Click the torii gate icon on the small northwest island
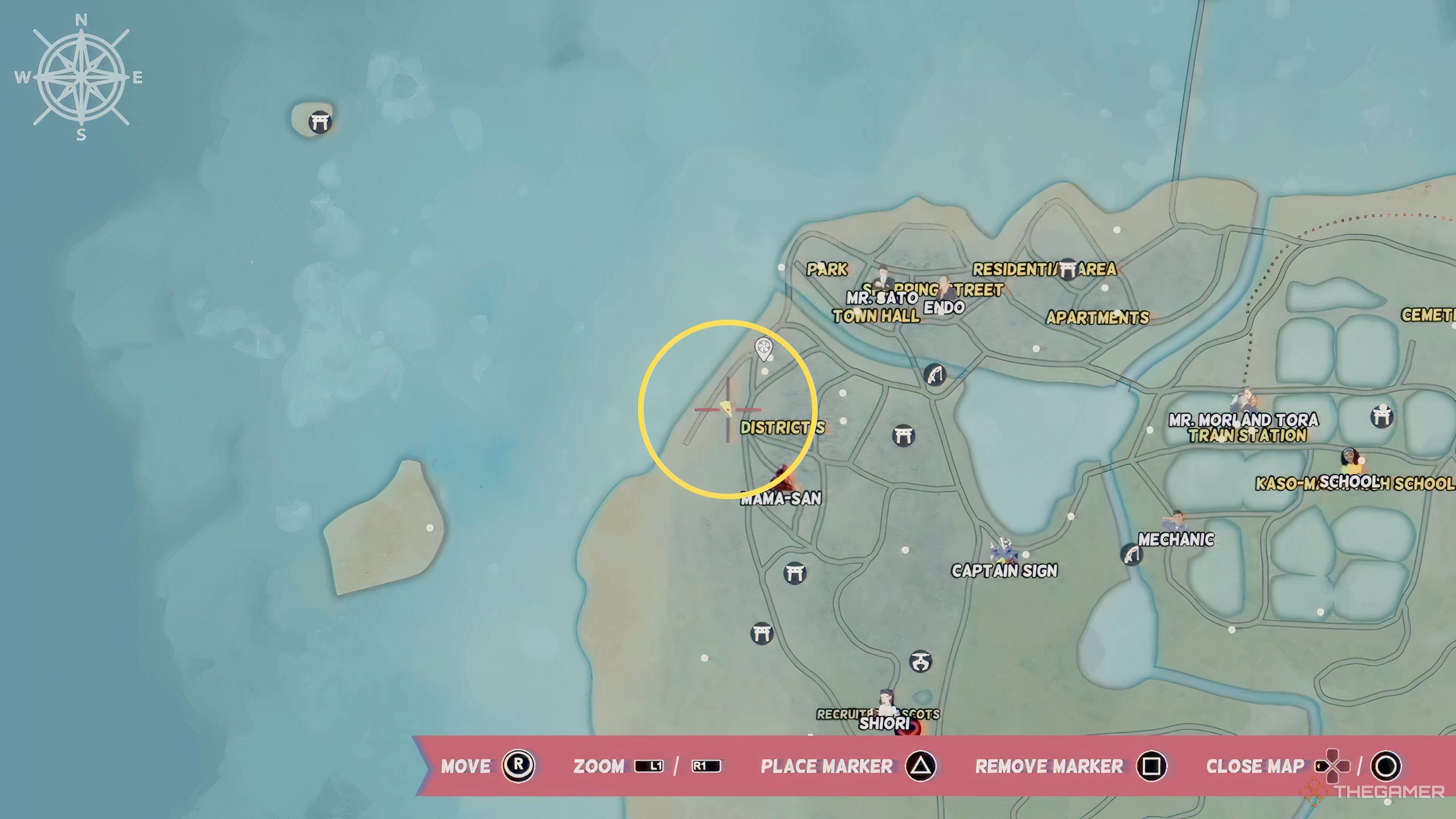 click(320, 121)
